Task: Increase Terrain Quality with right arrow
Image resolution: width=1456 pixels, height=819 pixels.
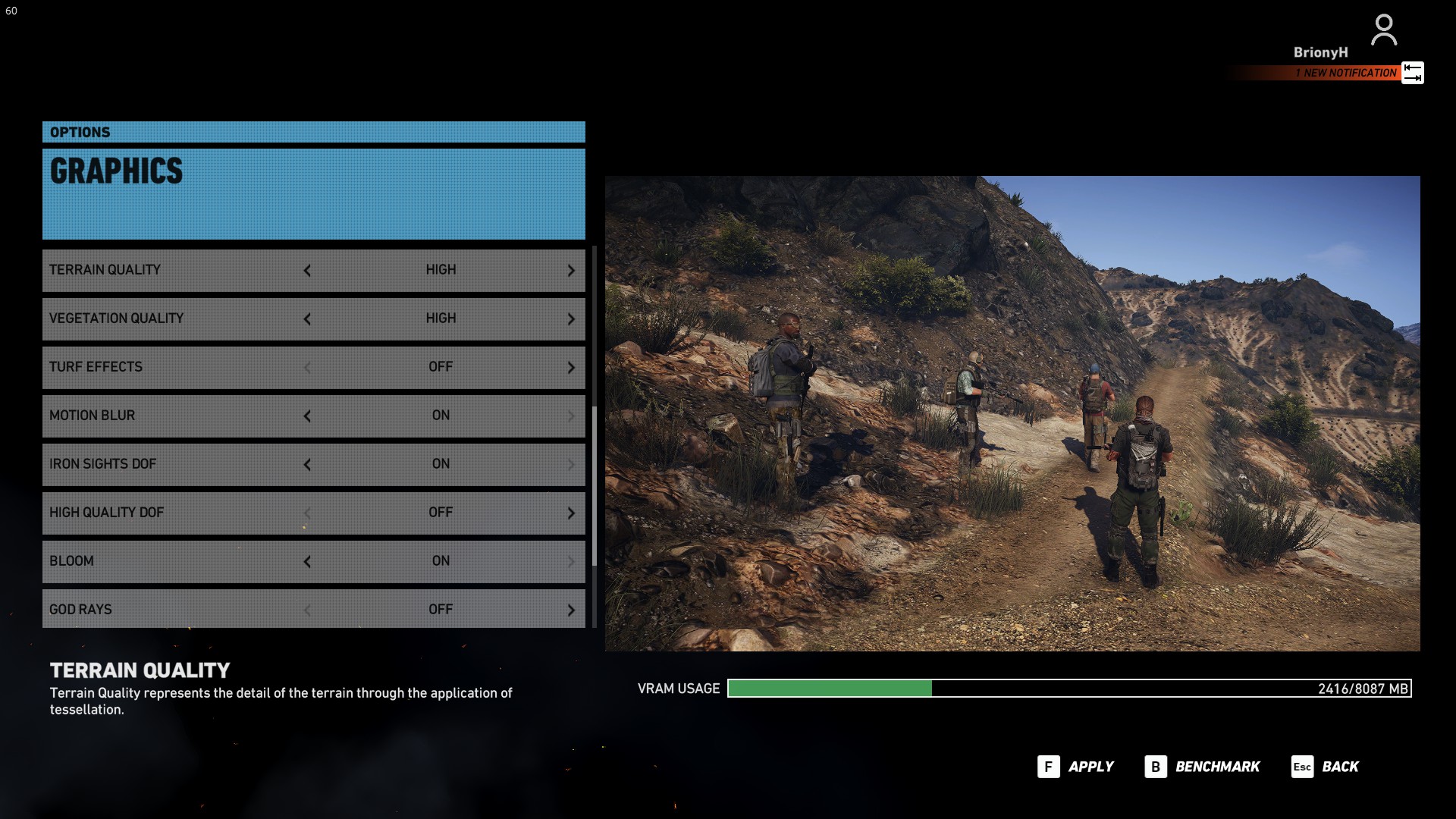Action: tap(571, 271)
